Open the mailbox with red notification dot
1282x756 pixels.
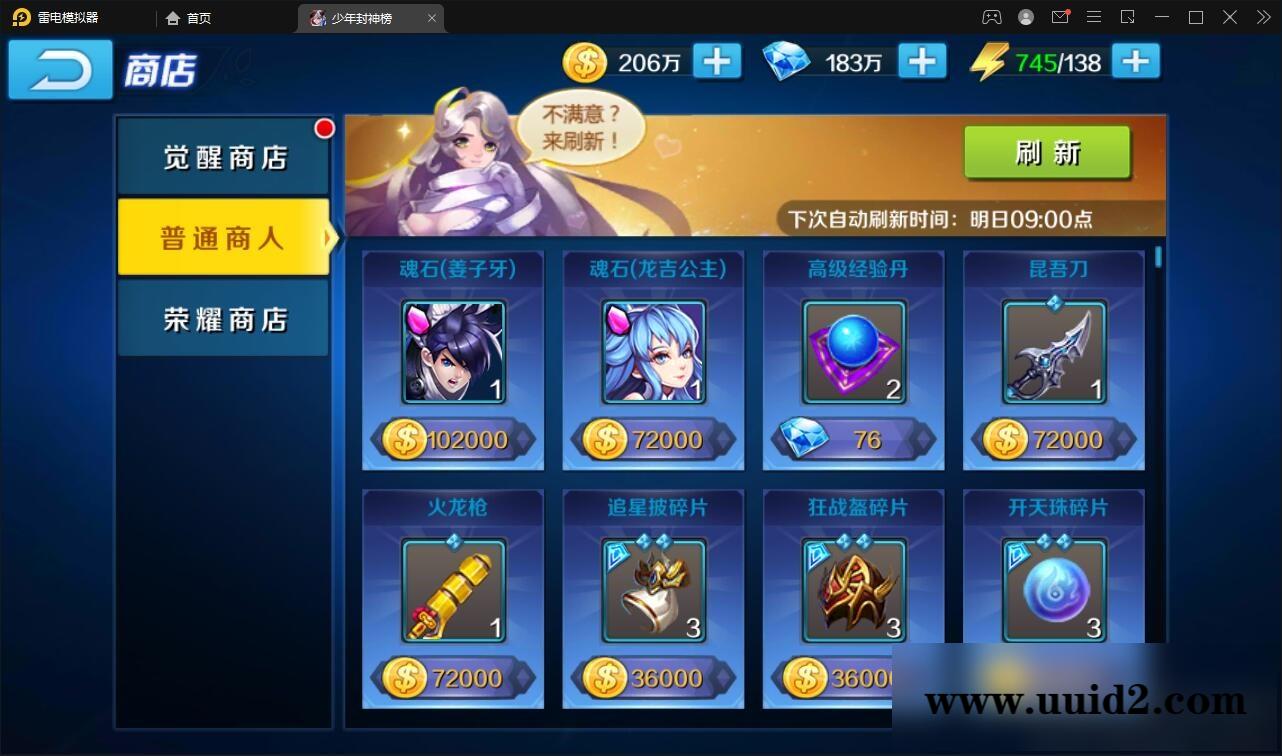(1060, 17)
